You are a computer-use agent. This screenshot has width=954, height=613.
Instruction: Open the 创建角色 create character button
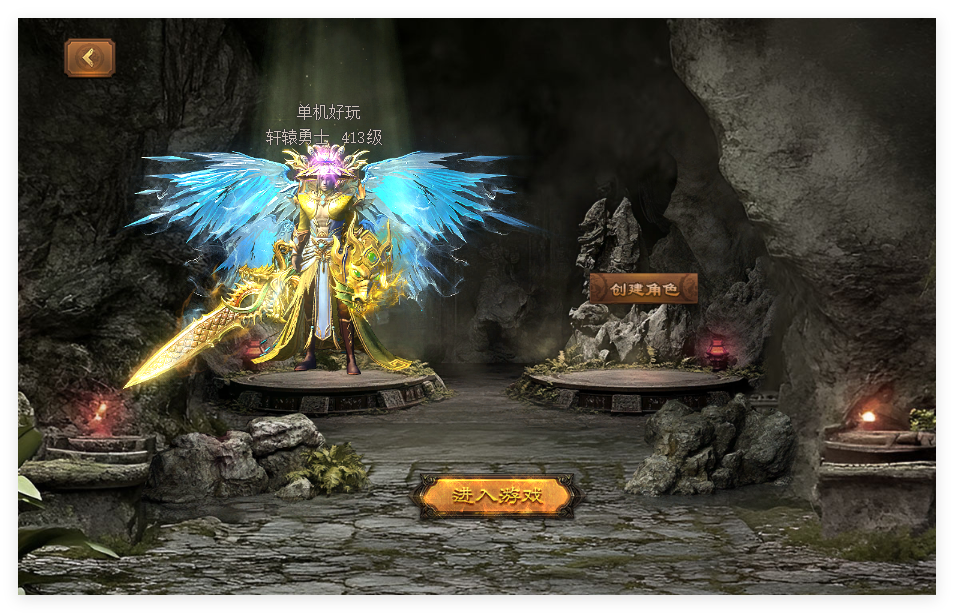[x=643, y=289]
